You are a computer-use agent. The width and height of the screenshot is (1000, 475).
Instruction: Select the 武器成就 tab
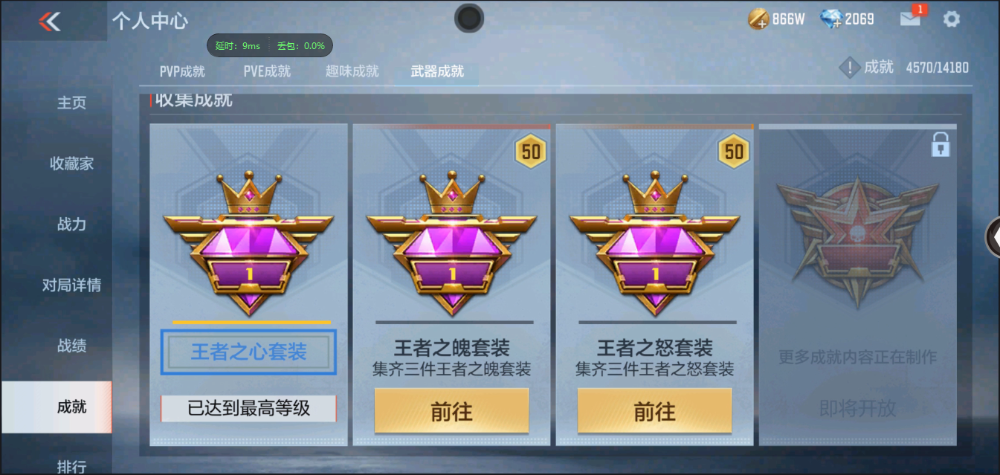(x=437, y=71)
